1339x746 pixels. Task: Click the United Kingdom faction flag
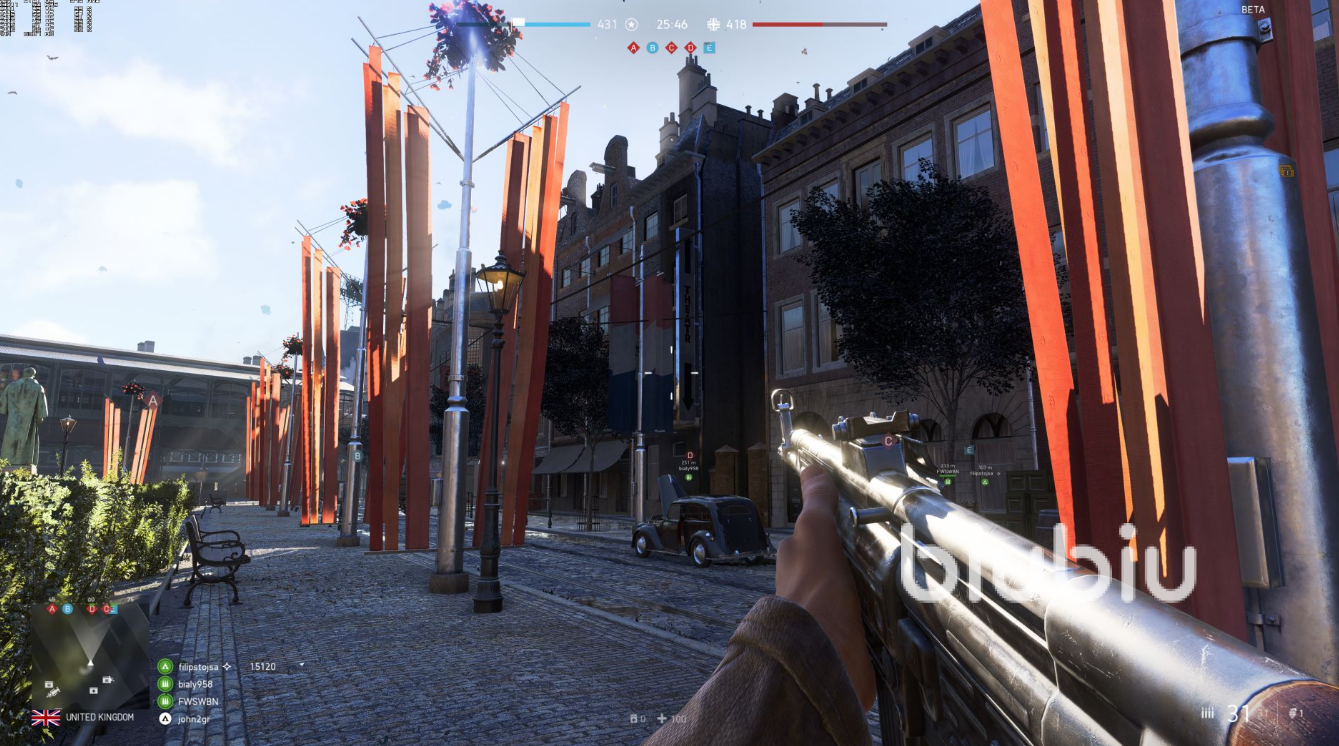coord(46,717)
